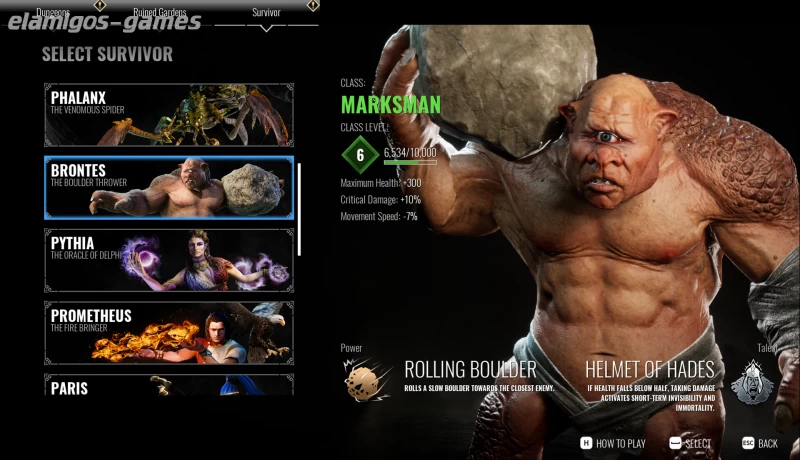Pick Pythia, the Oracle of Delphi
The width and height of the screenshot is (800, 460).
click(x=169, y=260)
